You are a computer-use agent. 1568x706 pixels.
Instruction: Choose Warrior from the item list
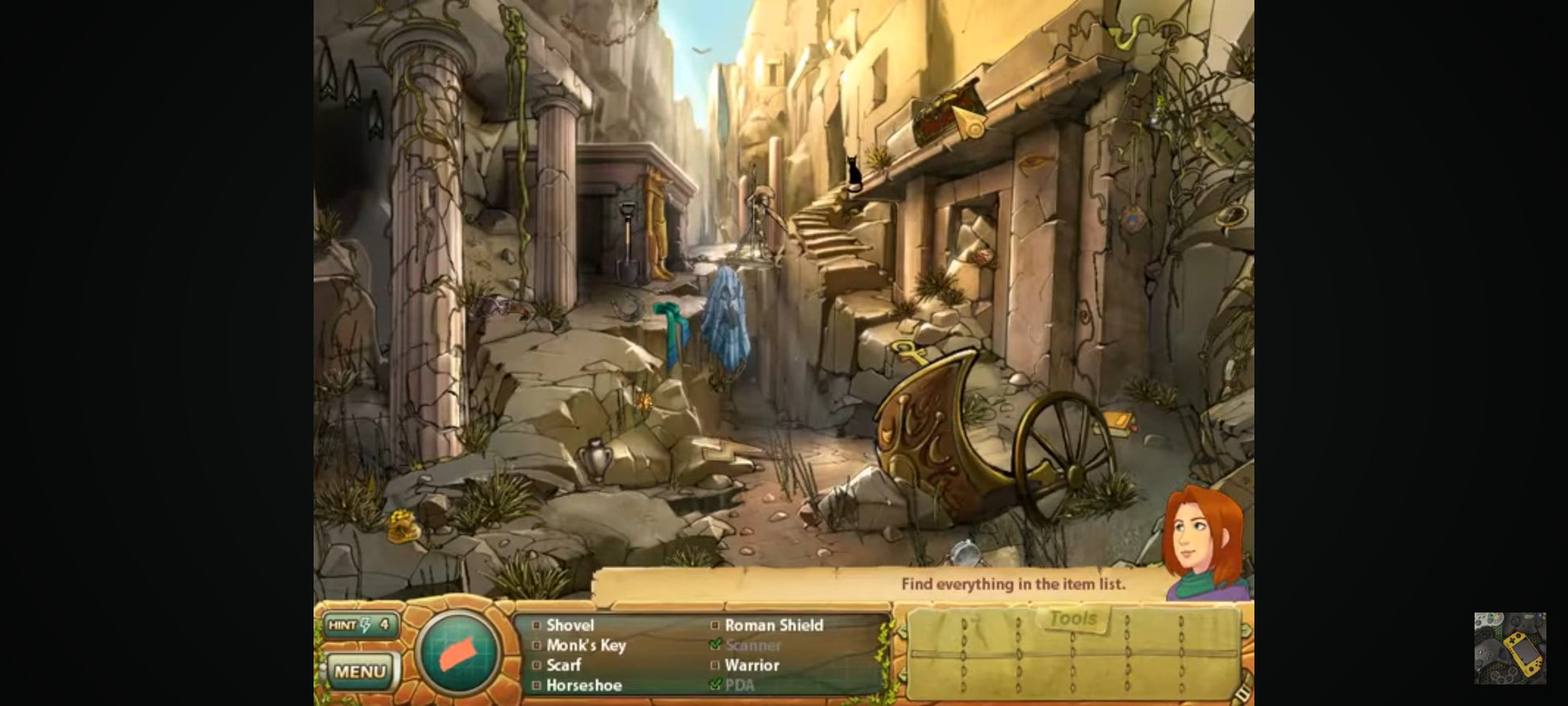[752, 665]
